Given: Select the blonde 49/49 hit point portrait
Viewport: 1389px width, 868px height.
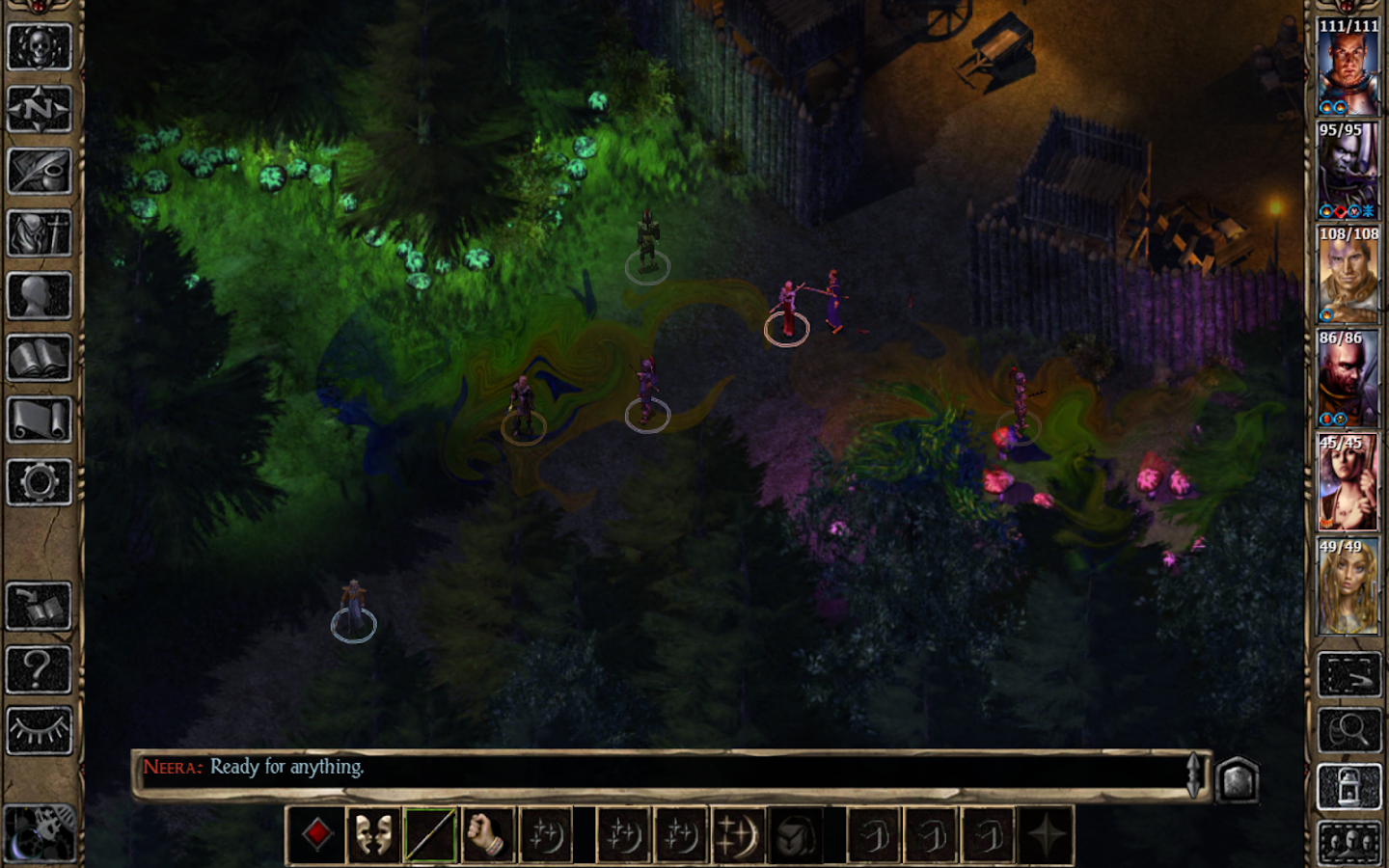Looking at the screenshot, I should pos(1348,588).
